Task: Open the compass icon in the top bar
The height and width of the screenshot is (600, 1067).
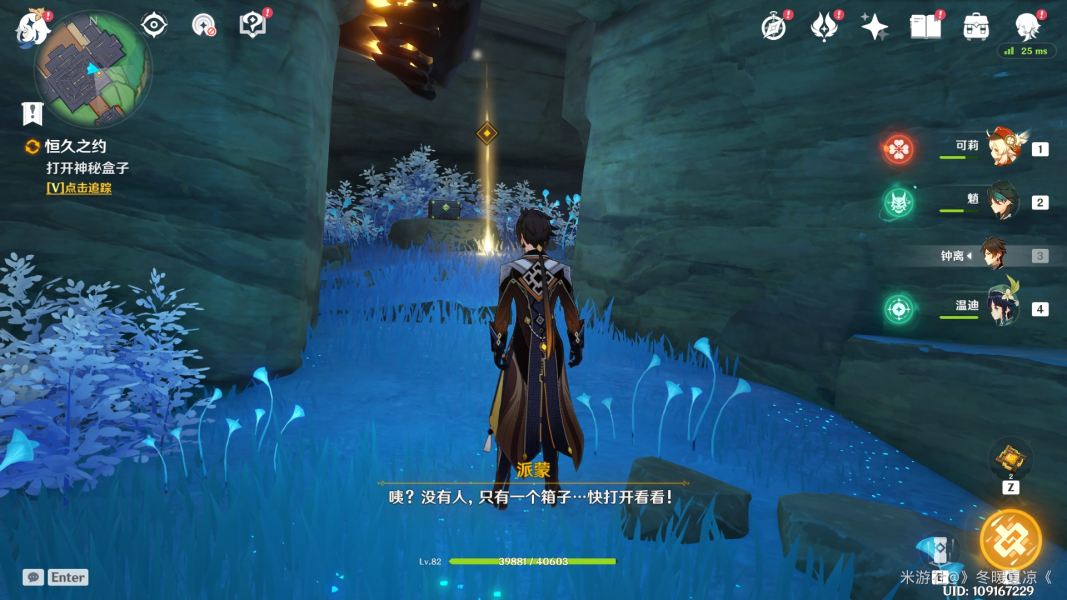Action: click(773, 27)
